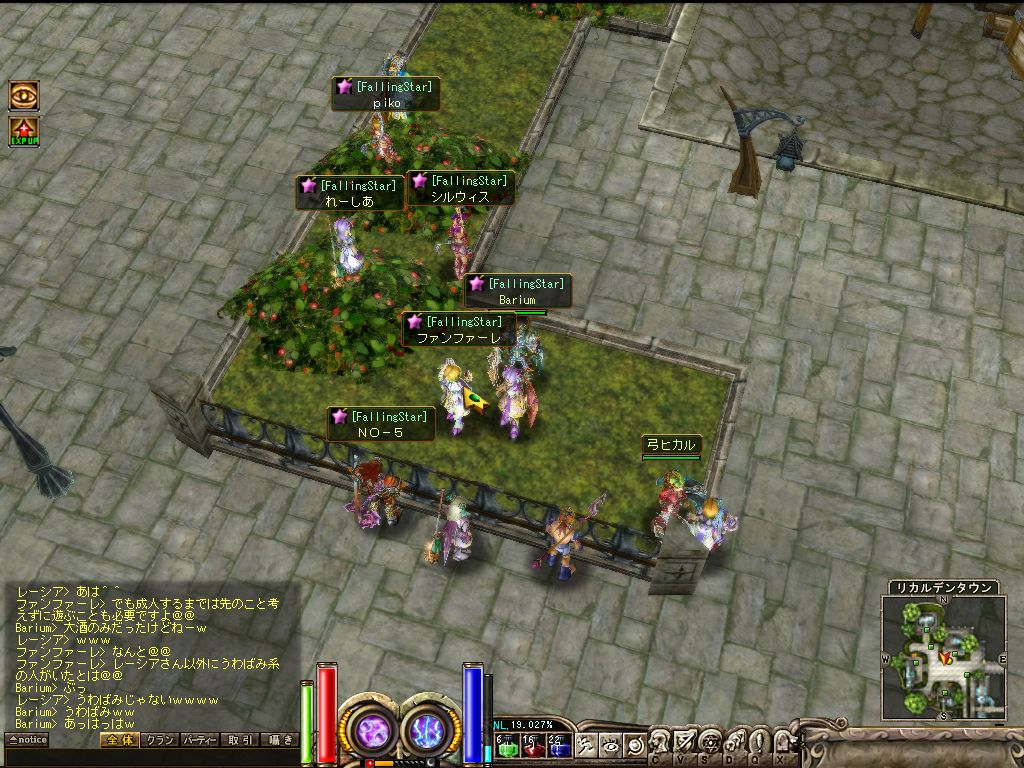Click the EXP UP buff icon

25,132
